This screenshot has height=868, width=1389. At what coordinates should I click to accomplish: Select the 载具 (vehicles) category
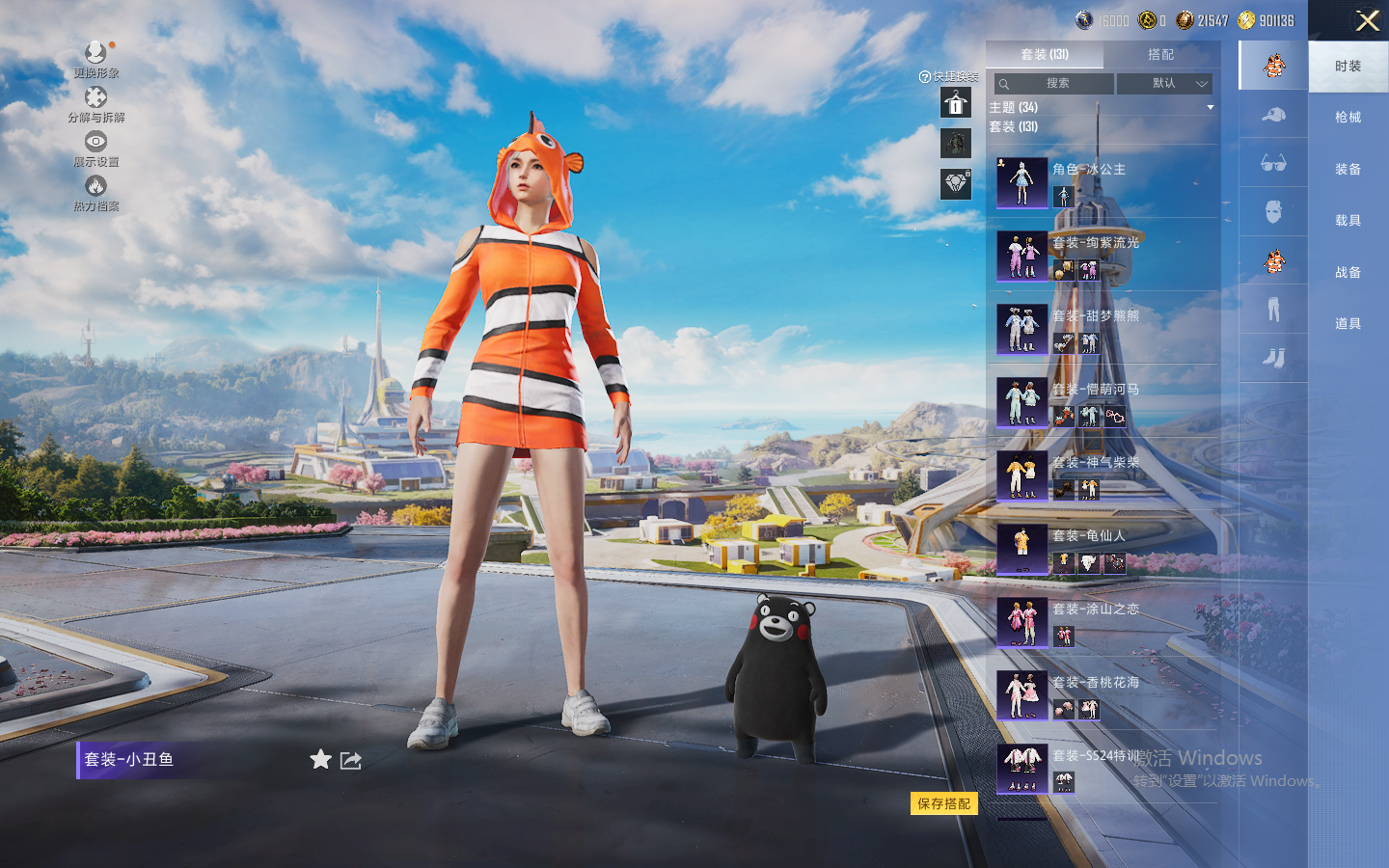point(1348,221)
